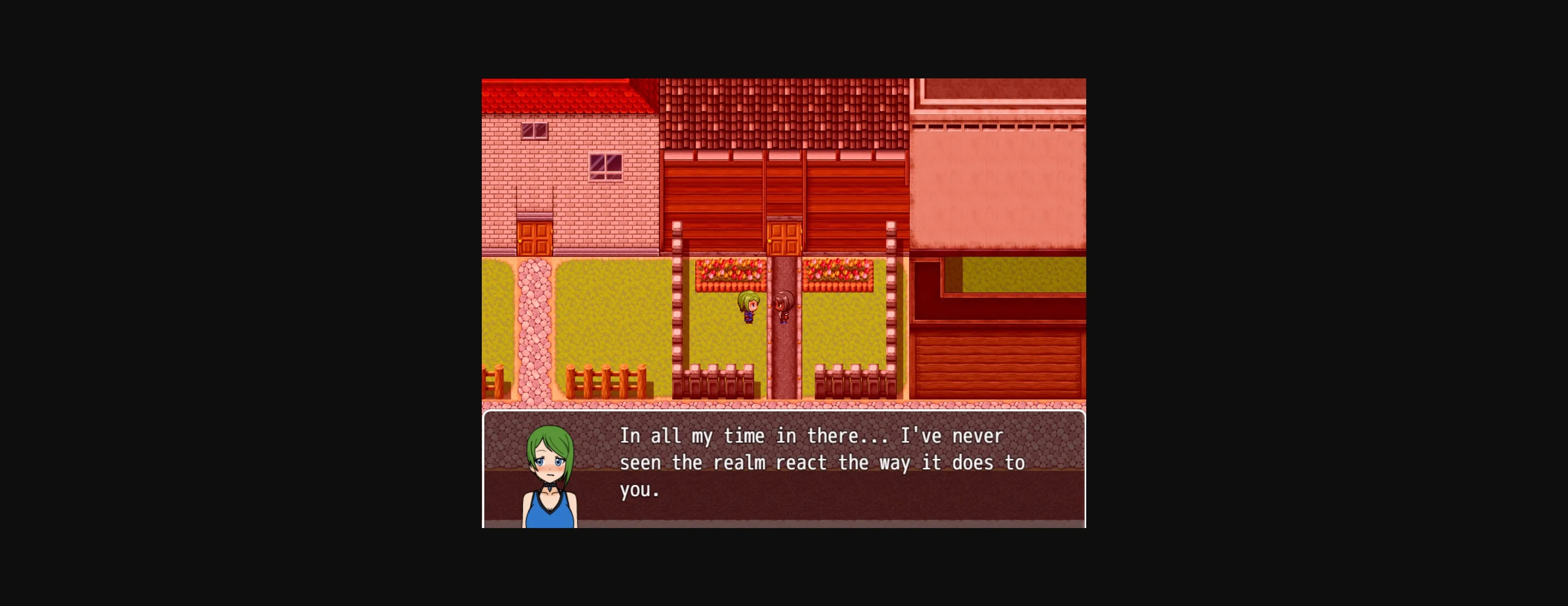Click the word 'realm' in the dialogue

coord(740,462)
